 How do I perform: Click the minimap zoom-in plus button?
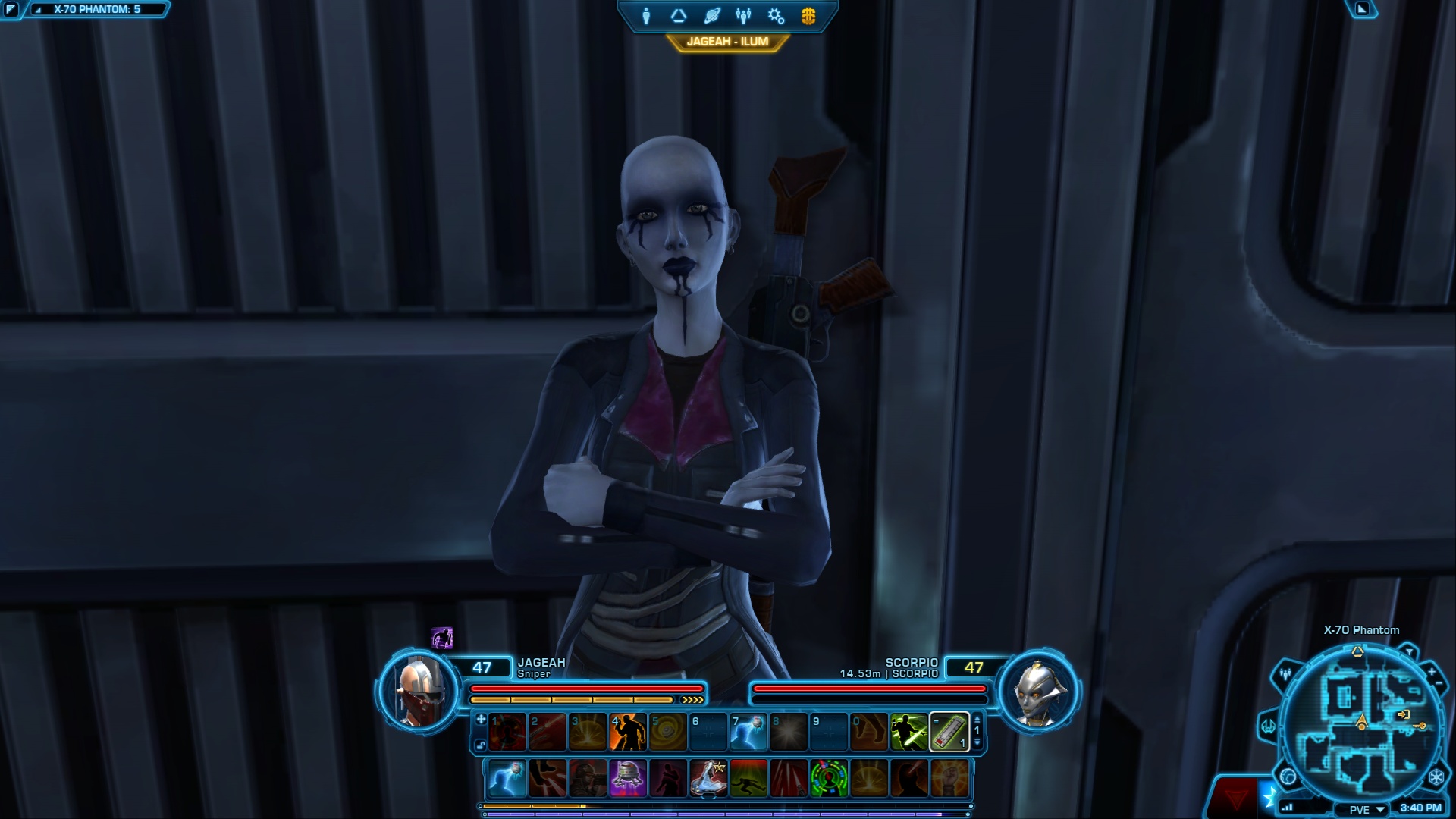coord(1431,672)
